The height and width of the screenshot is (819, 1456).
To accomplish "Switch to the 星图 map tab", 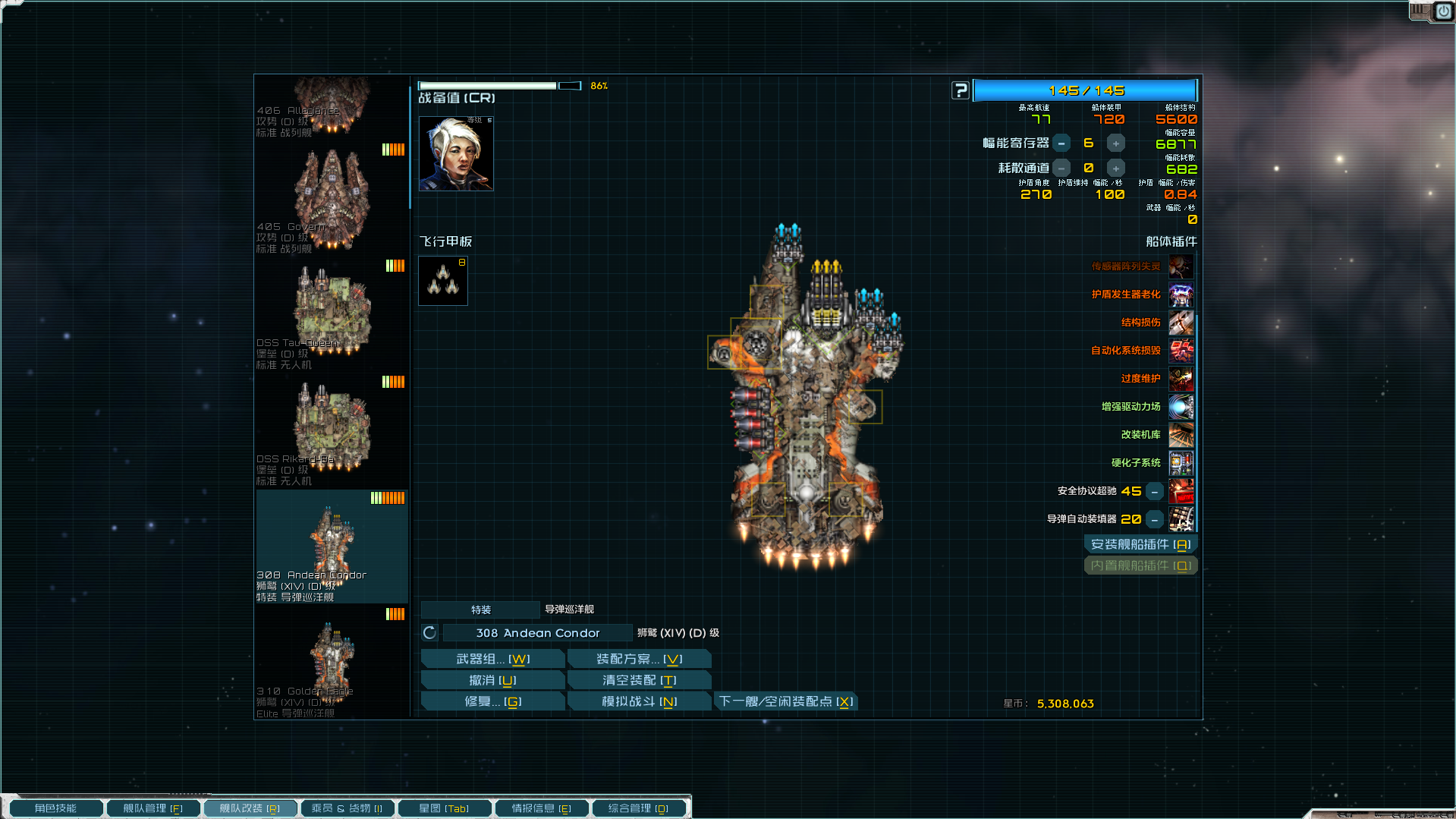I will 444,808.
